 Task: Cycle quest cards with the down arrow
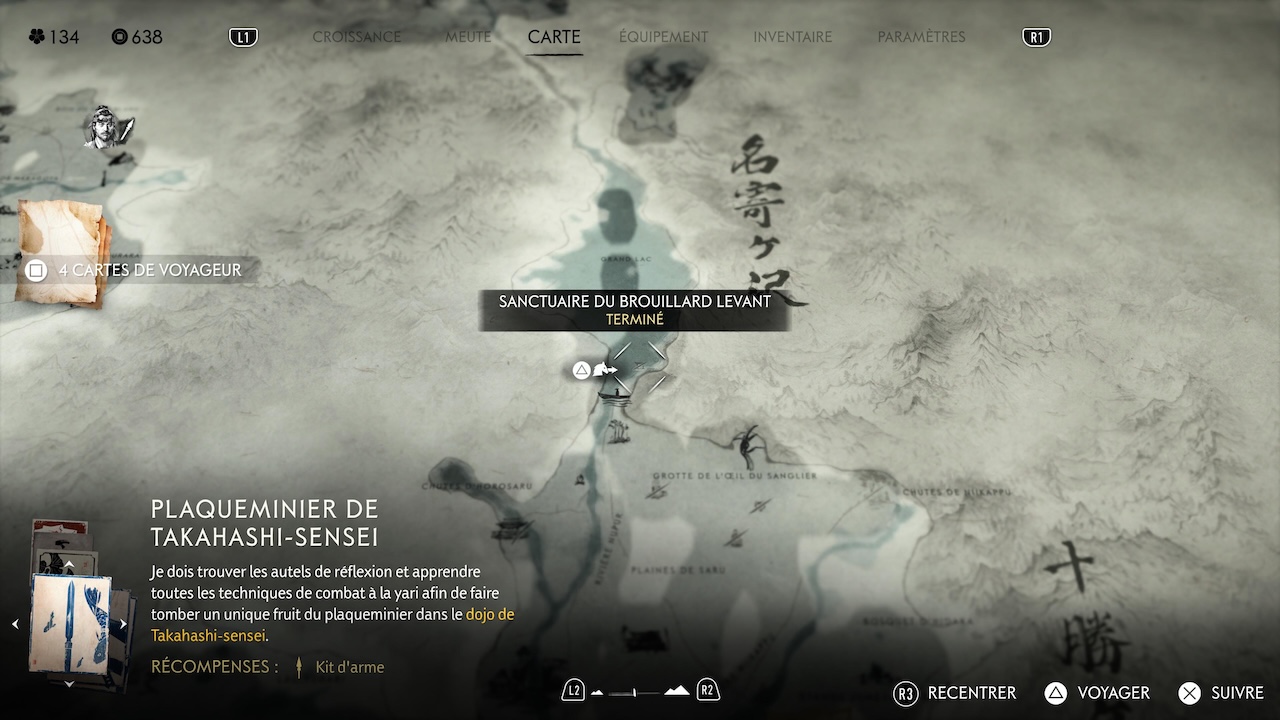pyautogui.click(x=69, y=684)
